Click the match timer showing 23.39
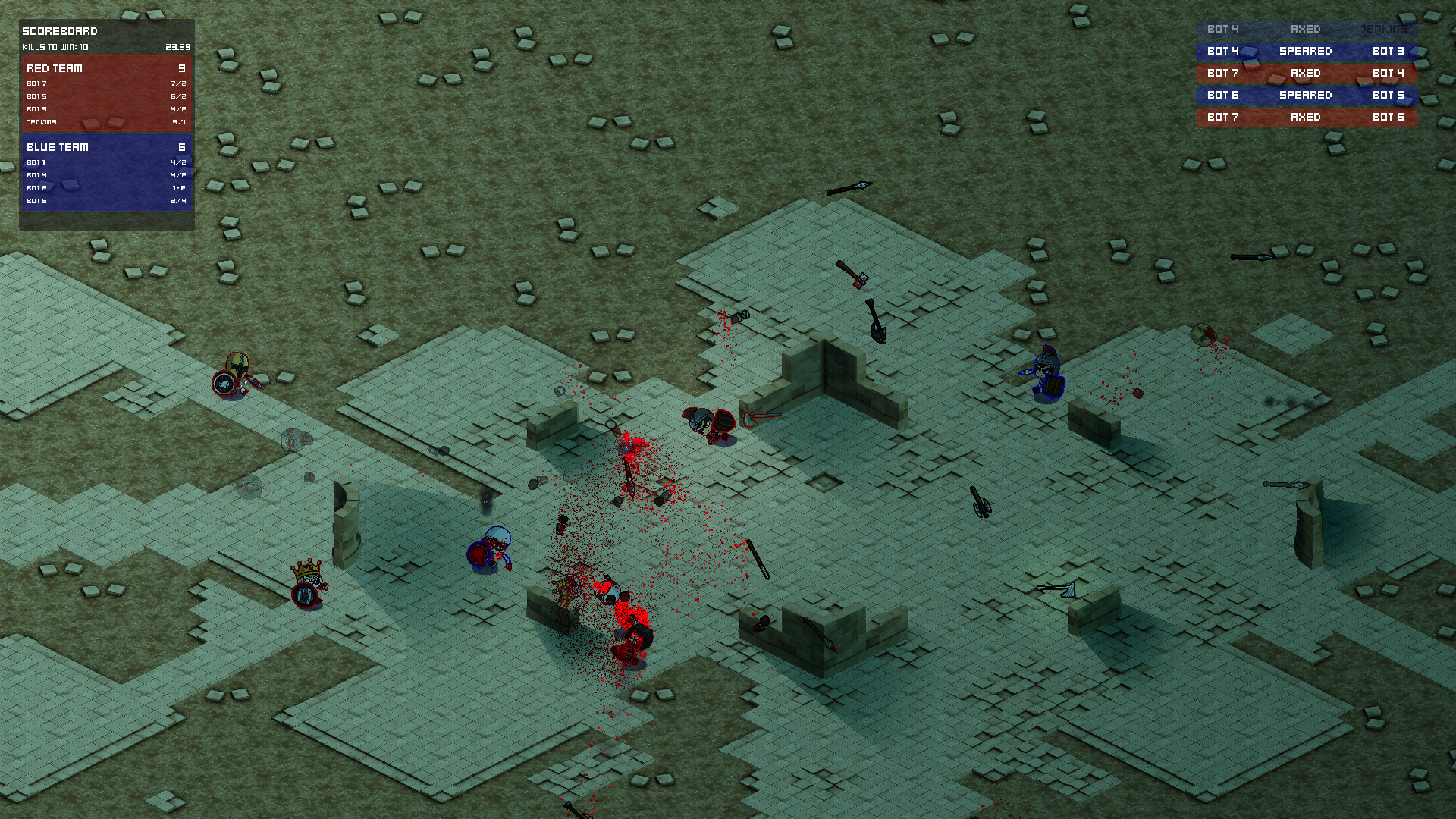The image size is (1456, 819). point(180,46)
